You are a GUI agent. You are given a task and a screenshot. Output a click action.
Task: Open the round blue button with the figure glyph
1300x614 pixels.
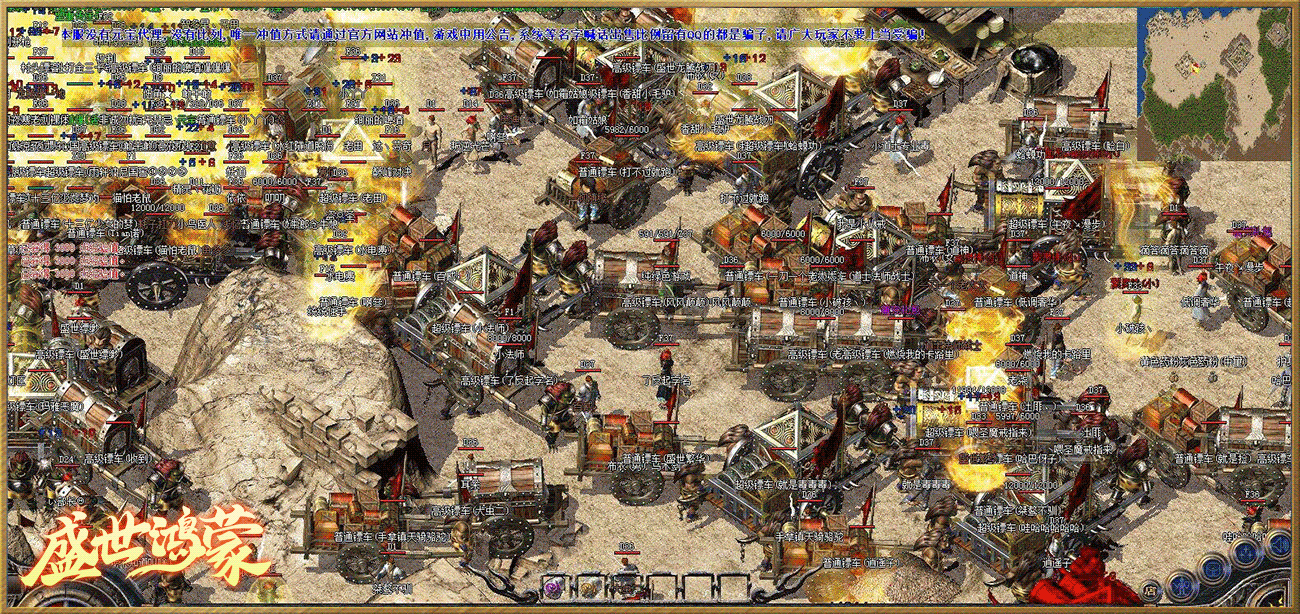click(1181, 586)
